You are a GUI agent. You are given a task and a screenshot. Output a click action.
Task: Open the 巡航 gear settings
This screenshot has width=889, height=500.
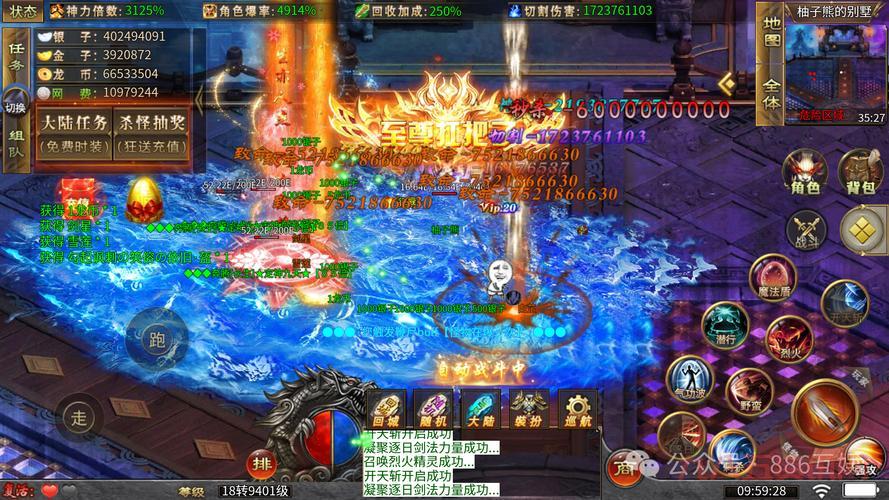(575, 411)
